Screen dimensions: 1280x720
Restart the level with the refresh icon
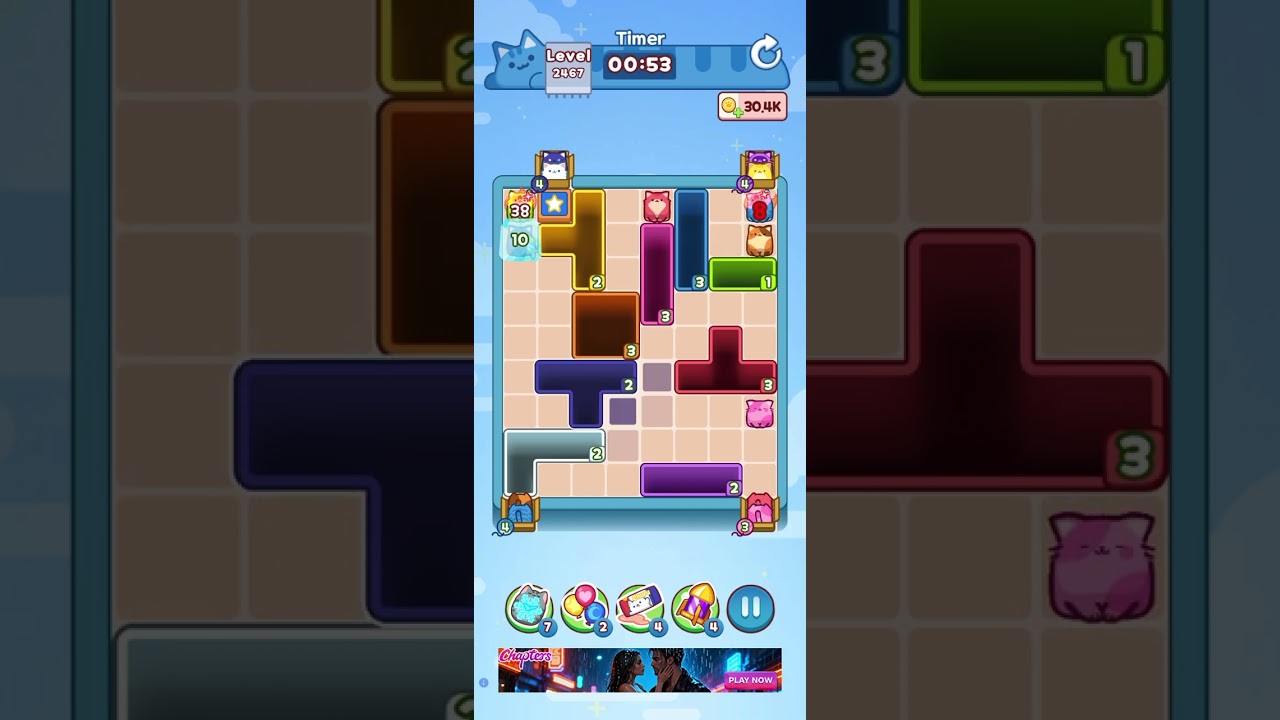tap(764, 53)
